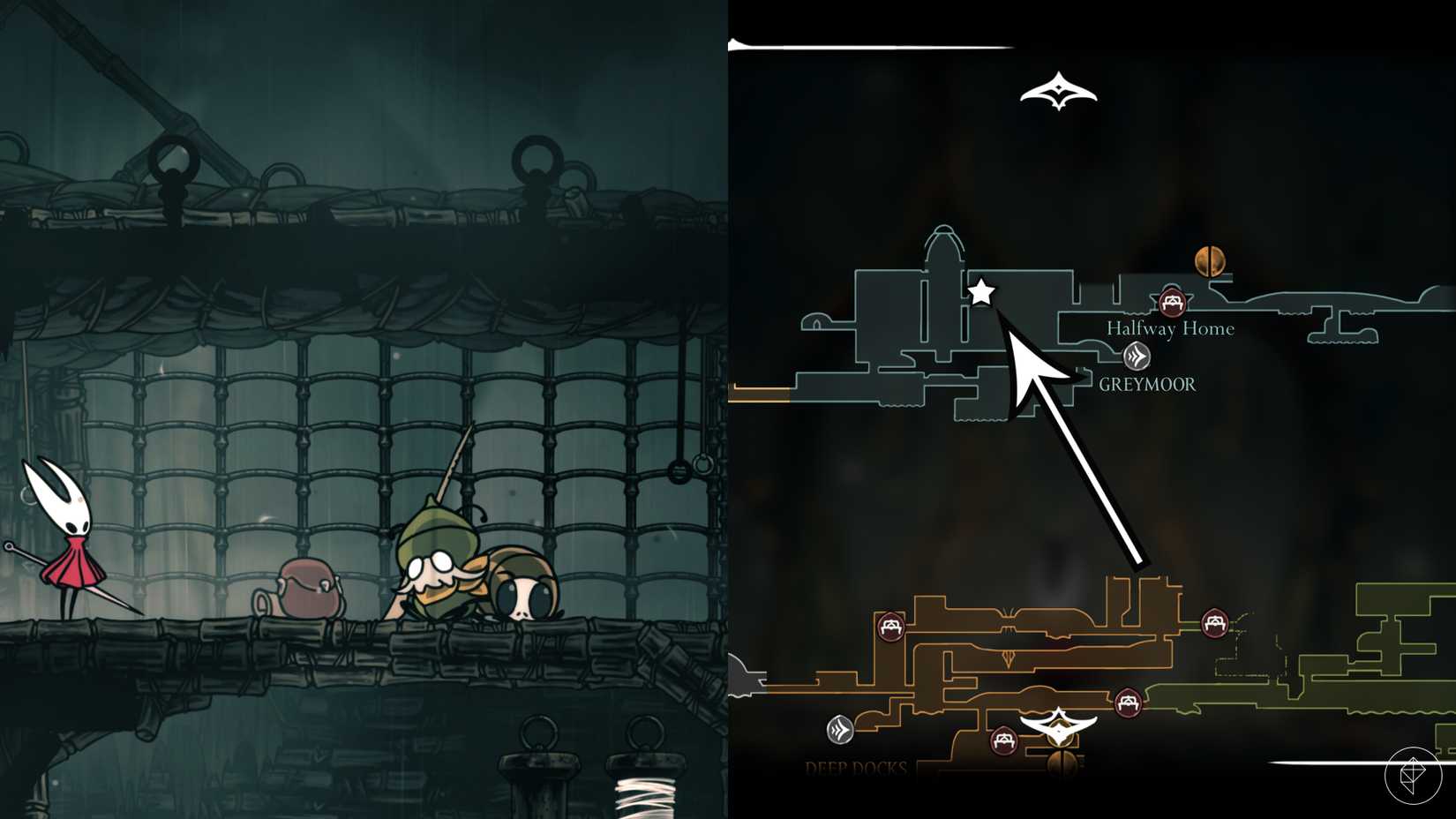
Task: Select the DEEP DOCKS region label
Action: point(855,769)
